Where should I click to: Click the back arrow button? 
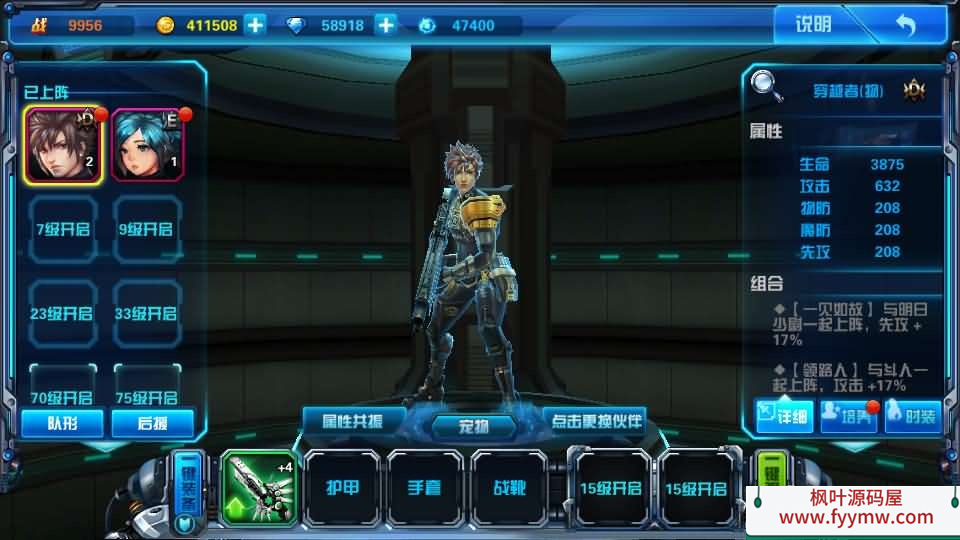(x=904, y=25)
